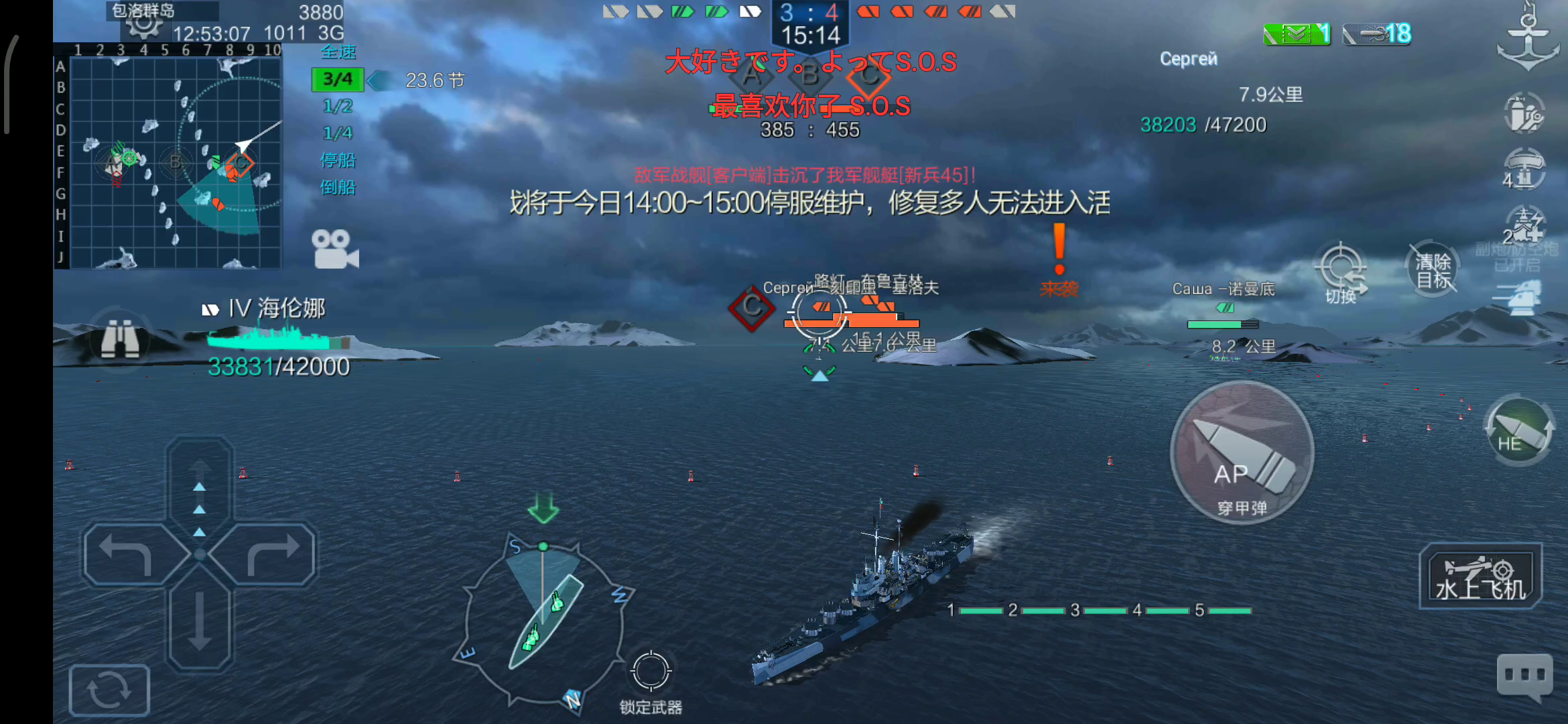Open the mail notification showing 1 unread
The image size is (1568, 724).
coord(1297,32)
